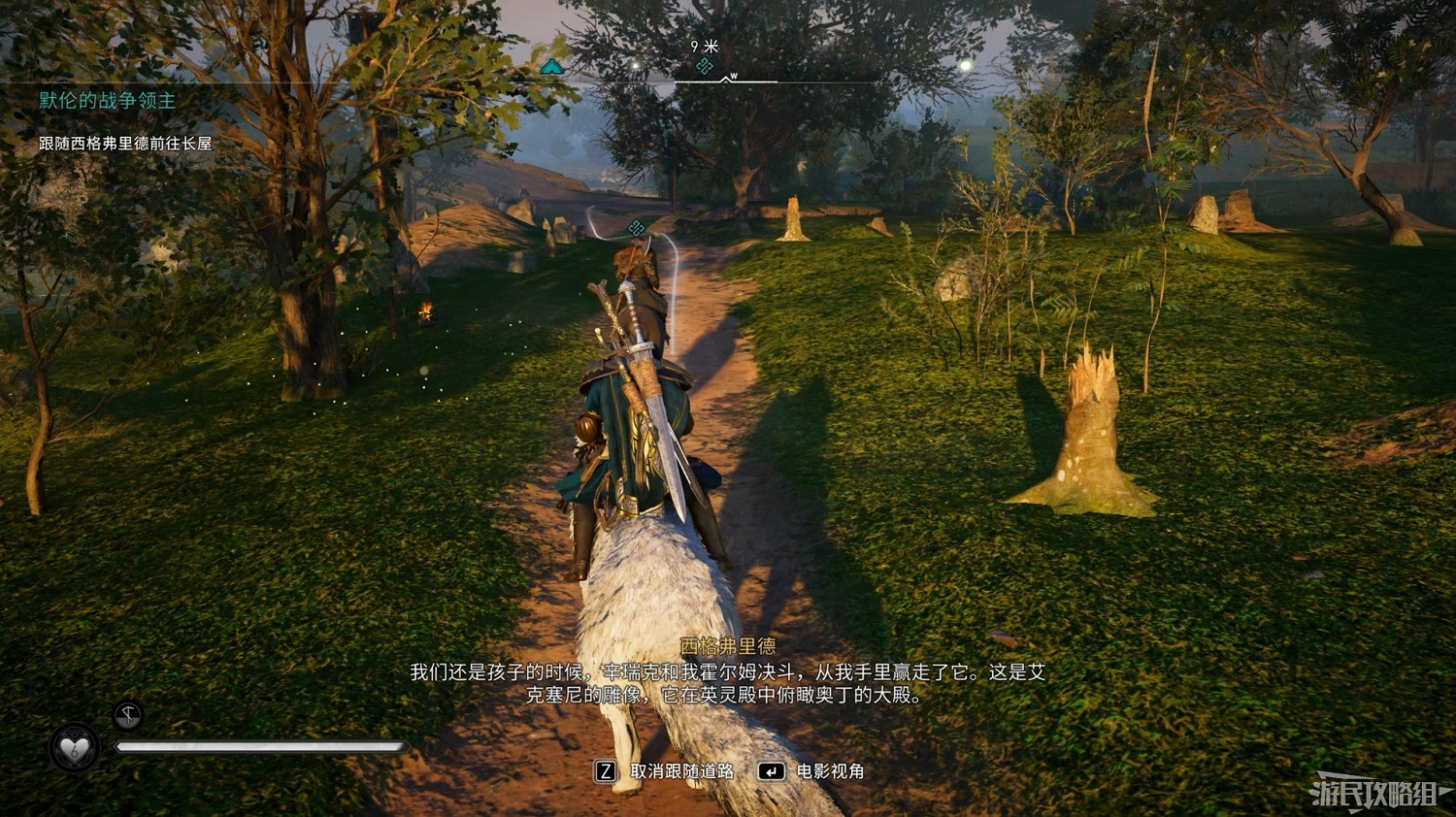Click the diamond quest marker on the compass

[703, 65]
